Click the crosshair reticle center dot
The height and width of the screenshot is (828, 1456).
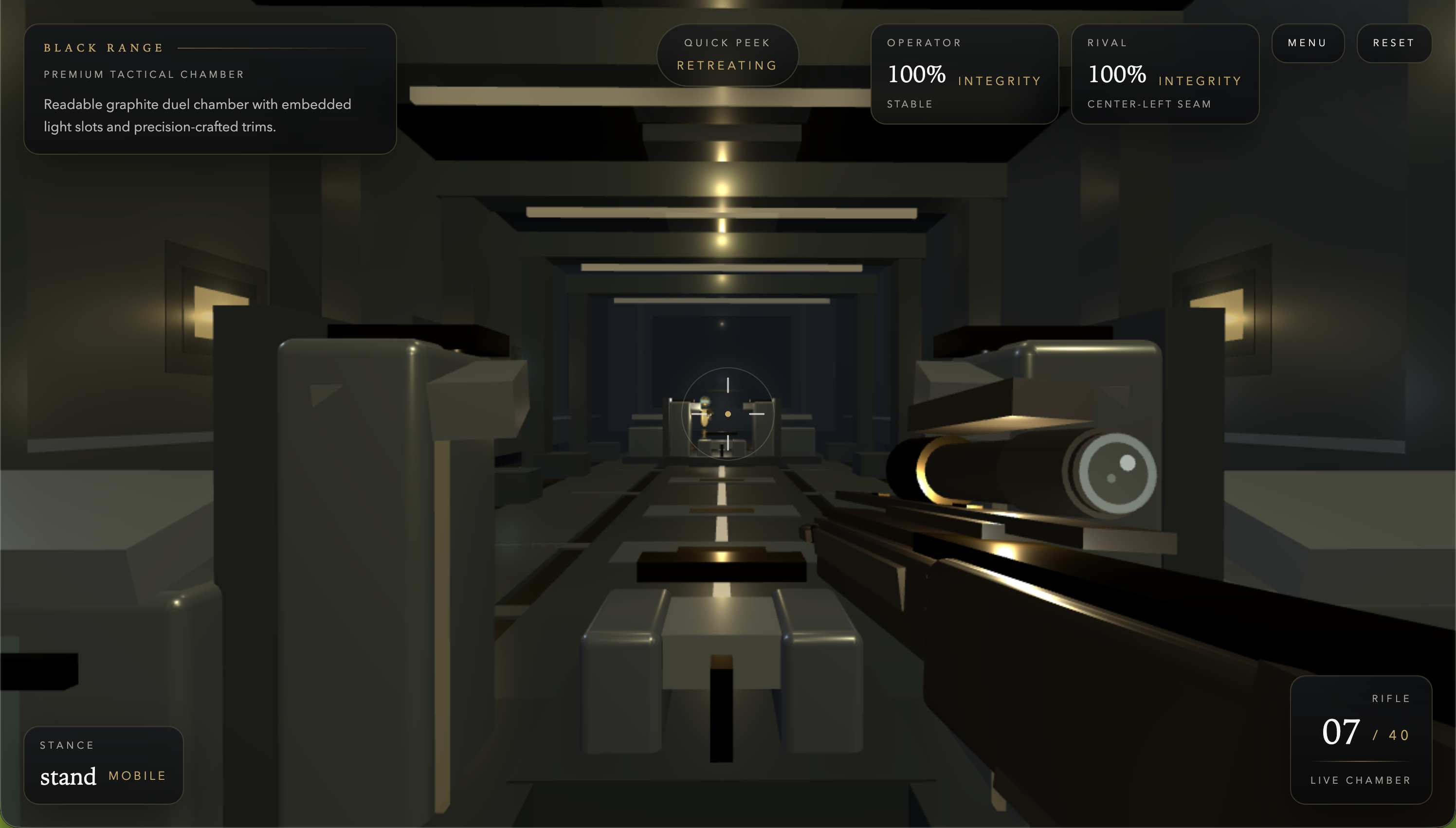coord(727,414)
